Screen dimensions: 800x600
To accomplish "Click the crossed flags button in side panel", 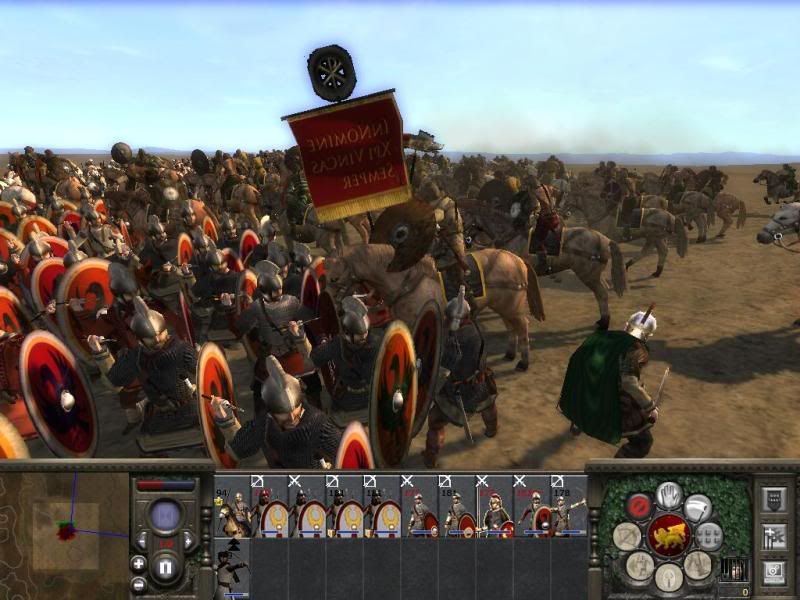I will coord(772,536).
